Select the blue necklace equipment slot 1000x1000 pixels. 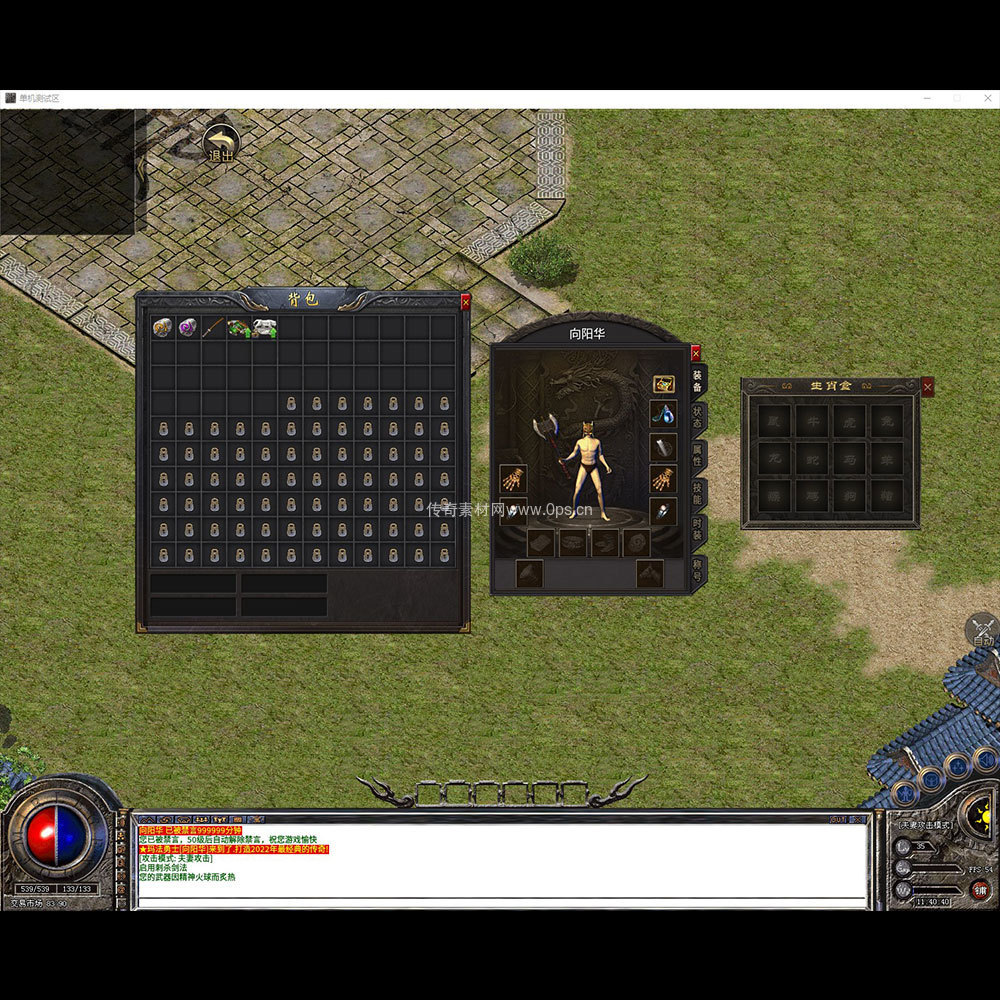tap(663, 412)
